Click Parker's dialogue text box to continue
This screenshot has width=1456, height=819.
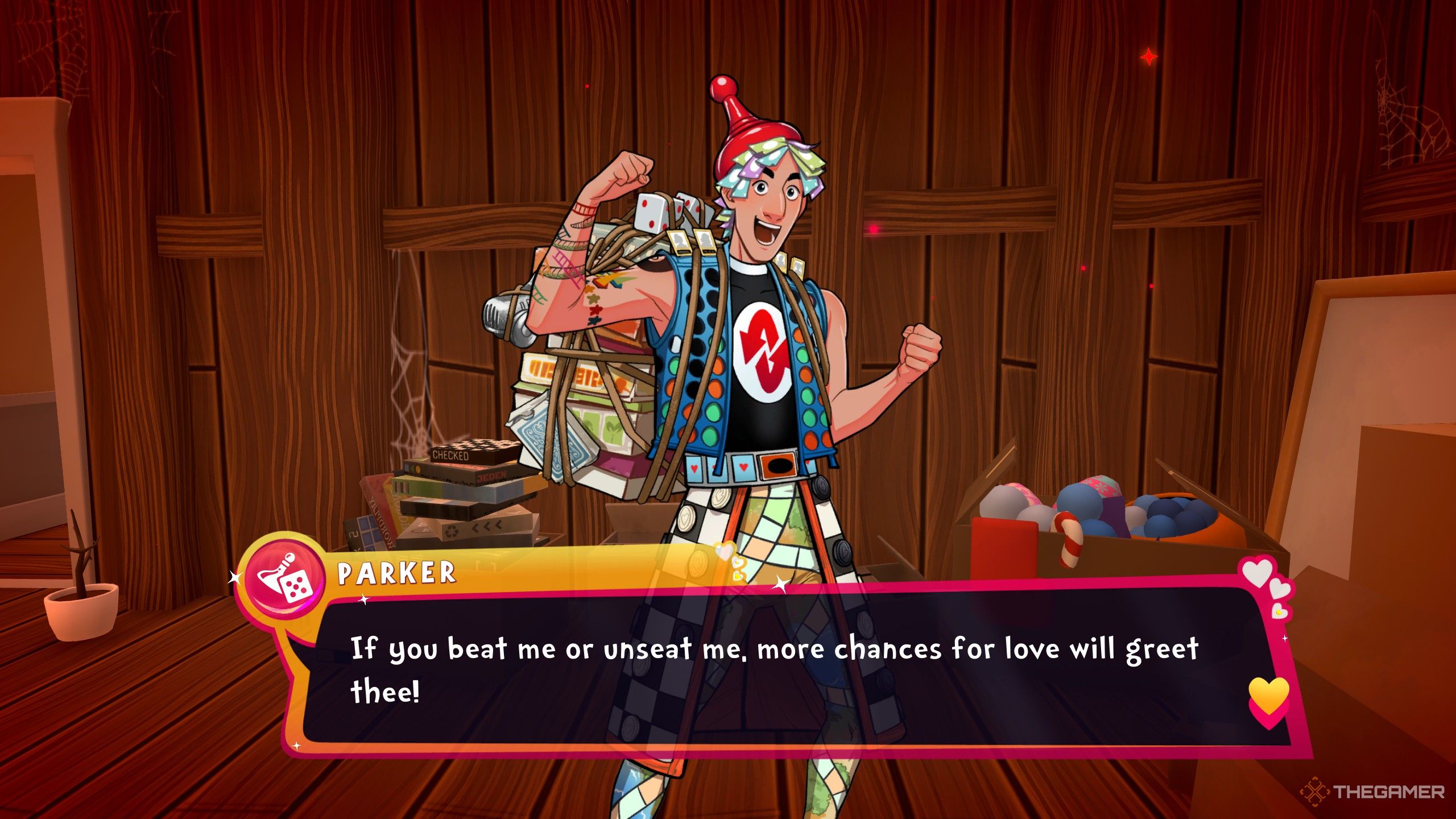[x=773, y=671]
